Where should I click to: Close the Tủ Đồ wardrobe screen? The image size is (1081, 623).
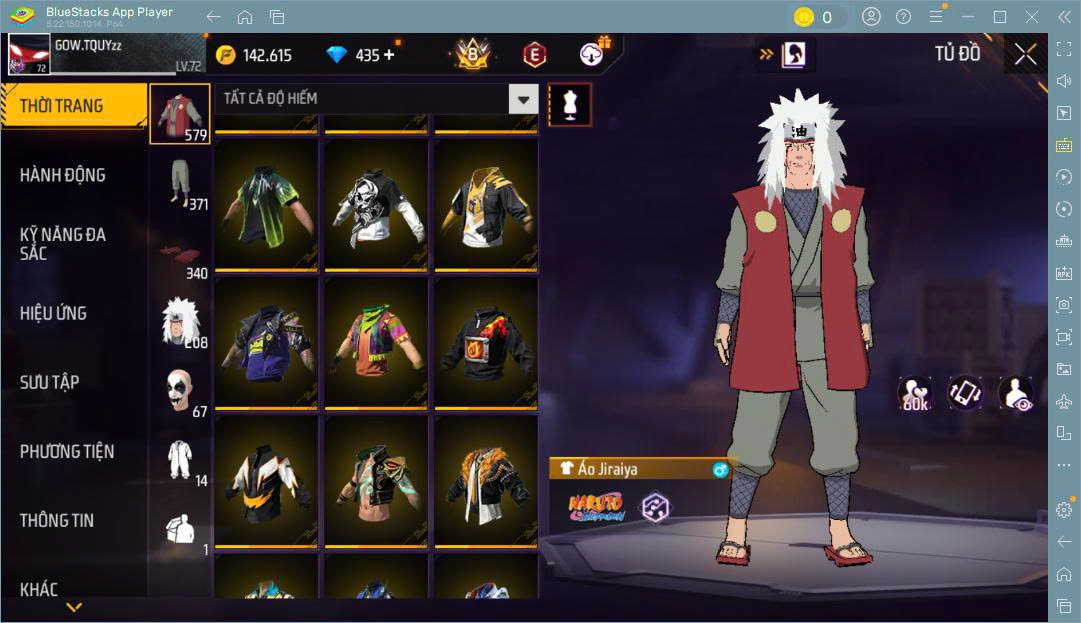tap(1025, 55)
